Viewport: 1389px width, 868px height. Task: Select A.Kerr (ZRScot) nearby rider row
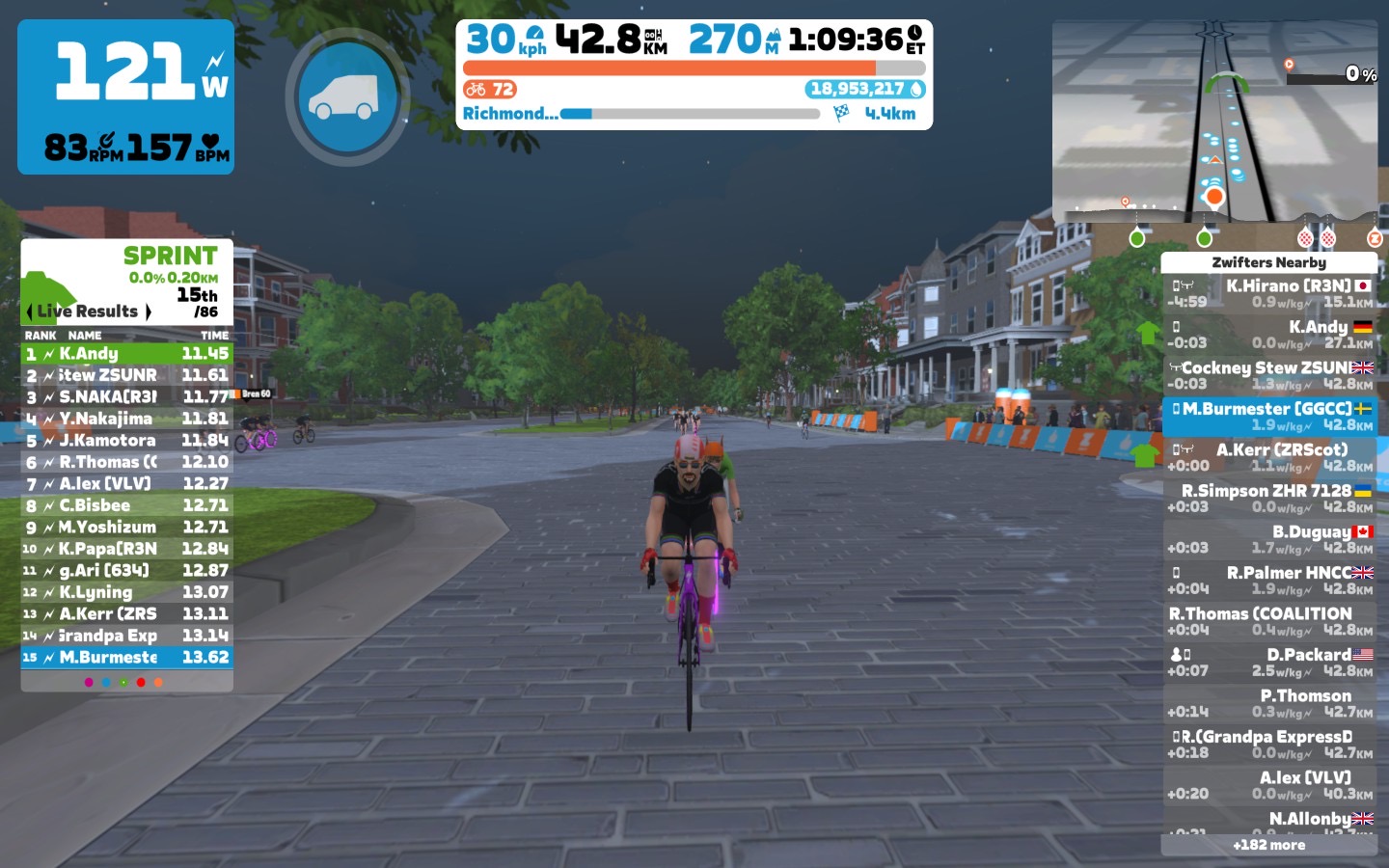click(x=1268, y=457)
